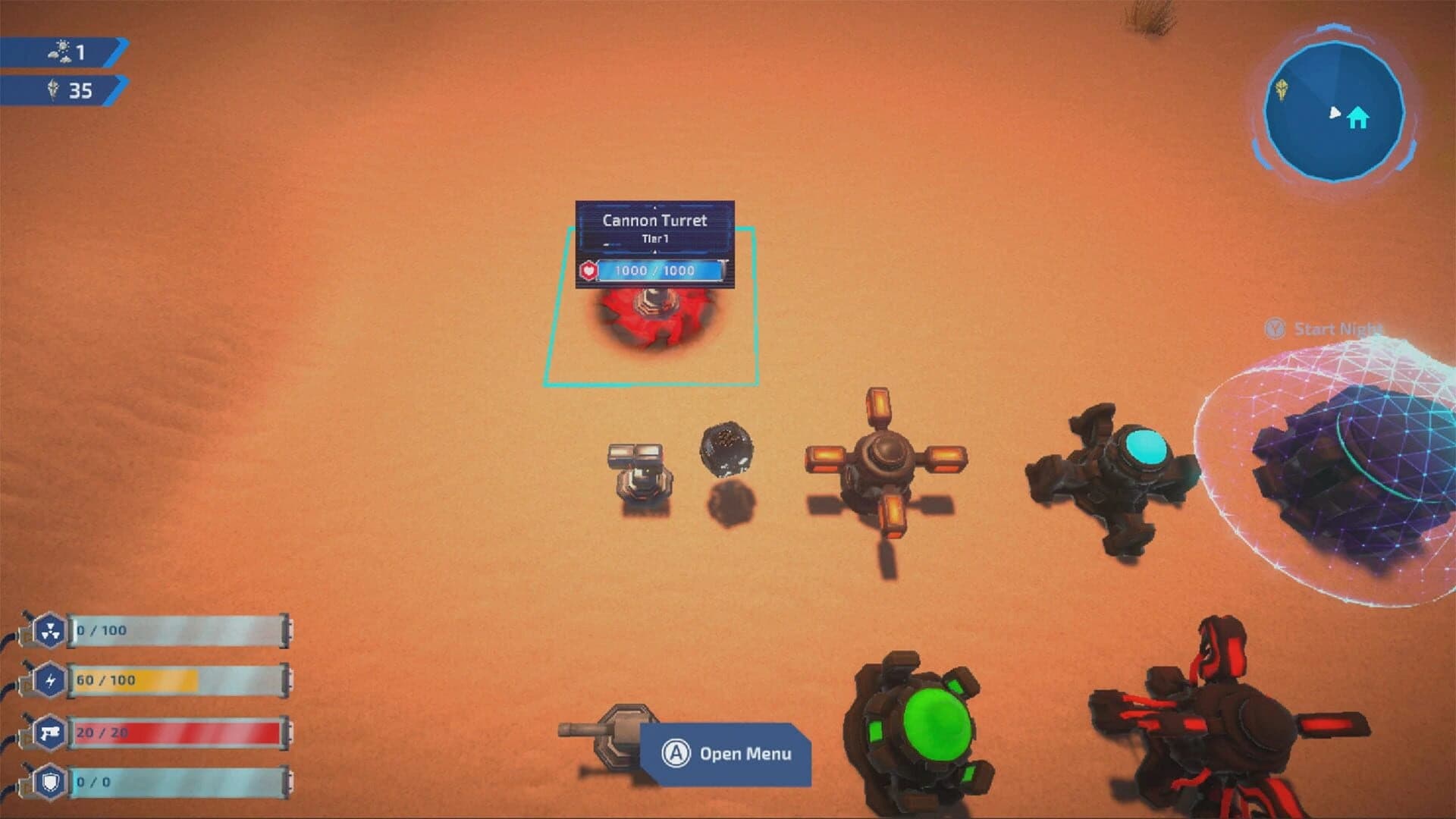Select the lightning energy icon on the bar
1456x819 pixels.
pyautogui.click(x=49, y=680)
